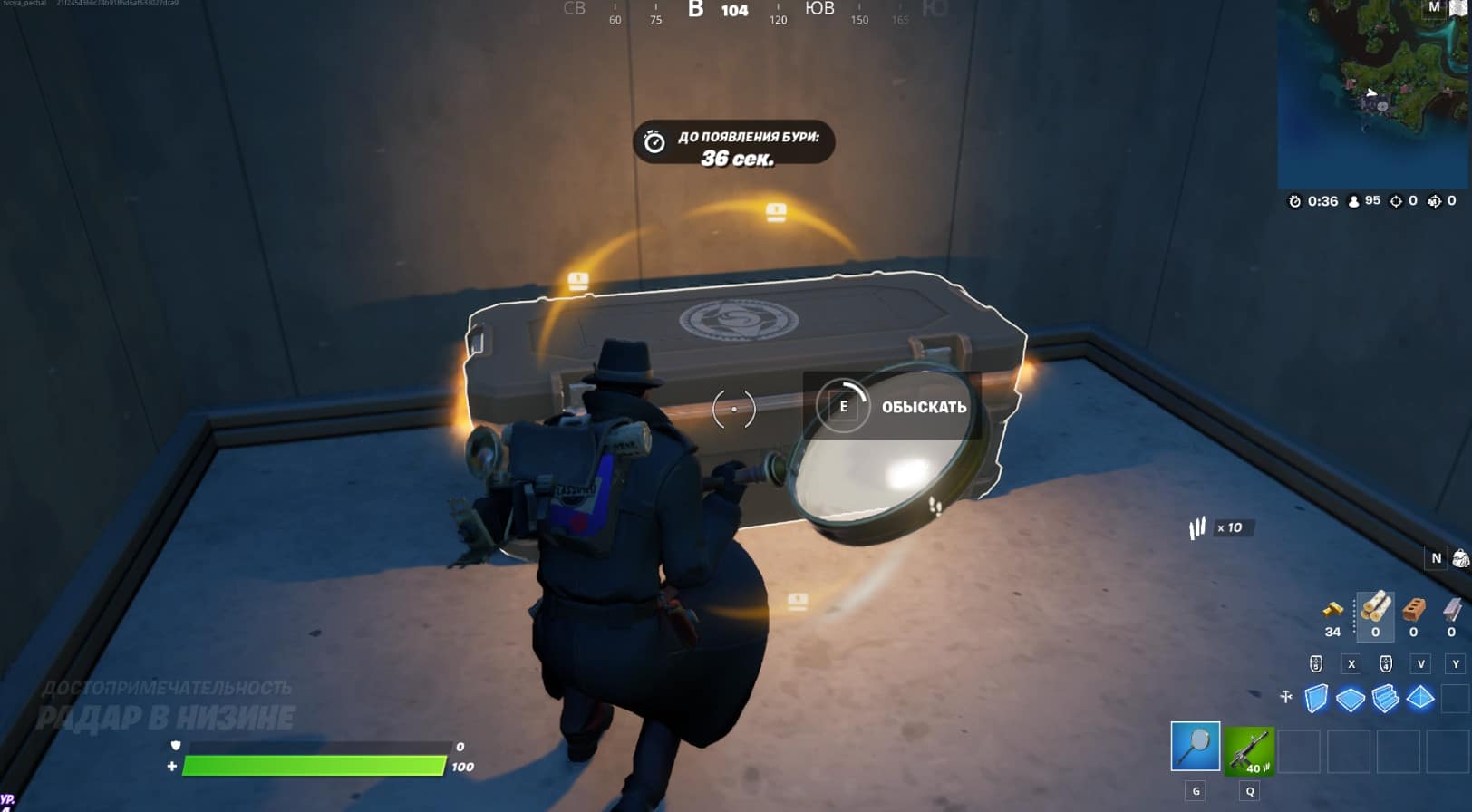Image resolution: width=1472 pixels, height=812 pixels.
Task: Open the backpack inventory icon
Action: 1460,558
